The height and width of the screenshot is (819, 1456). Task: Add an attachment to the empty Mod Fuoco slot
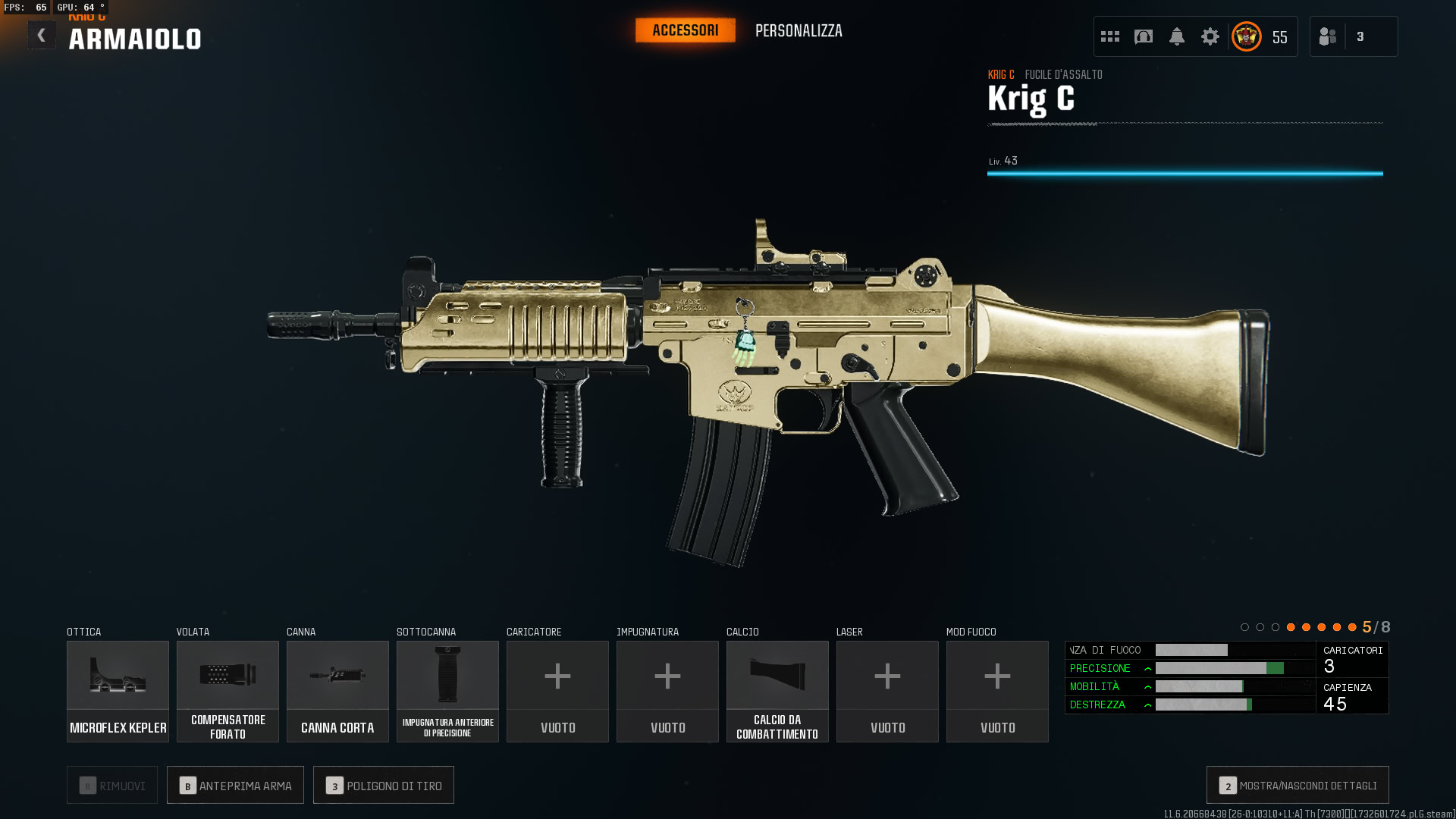point(997,691)
